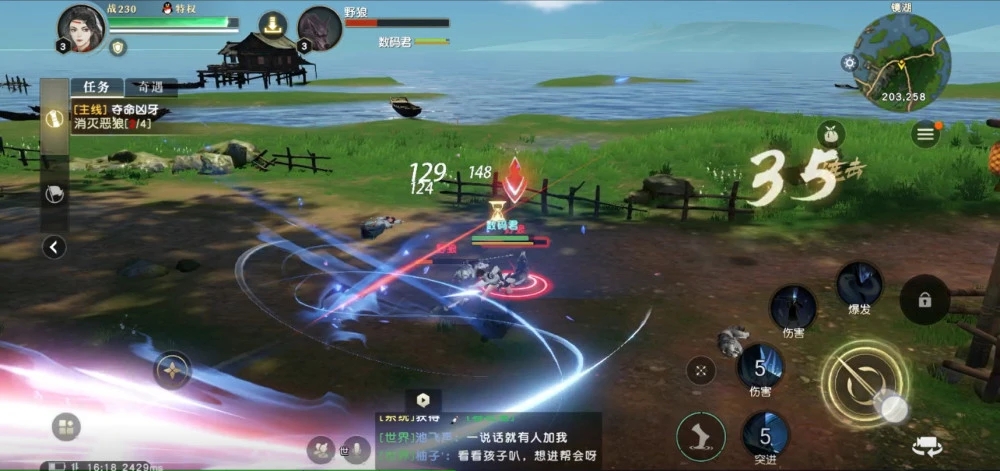Switch to the 任务 quest tab

[97, 87]
